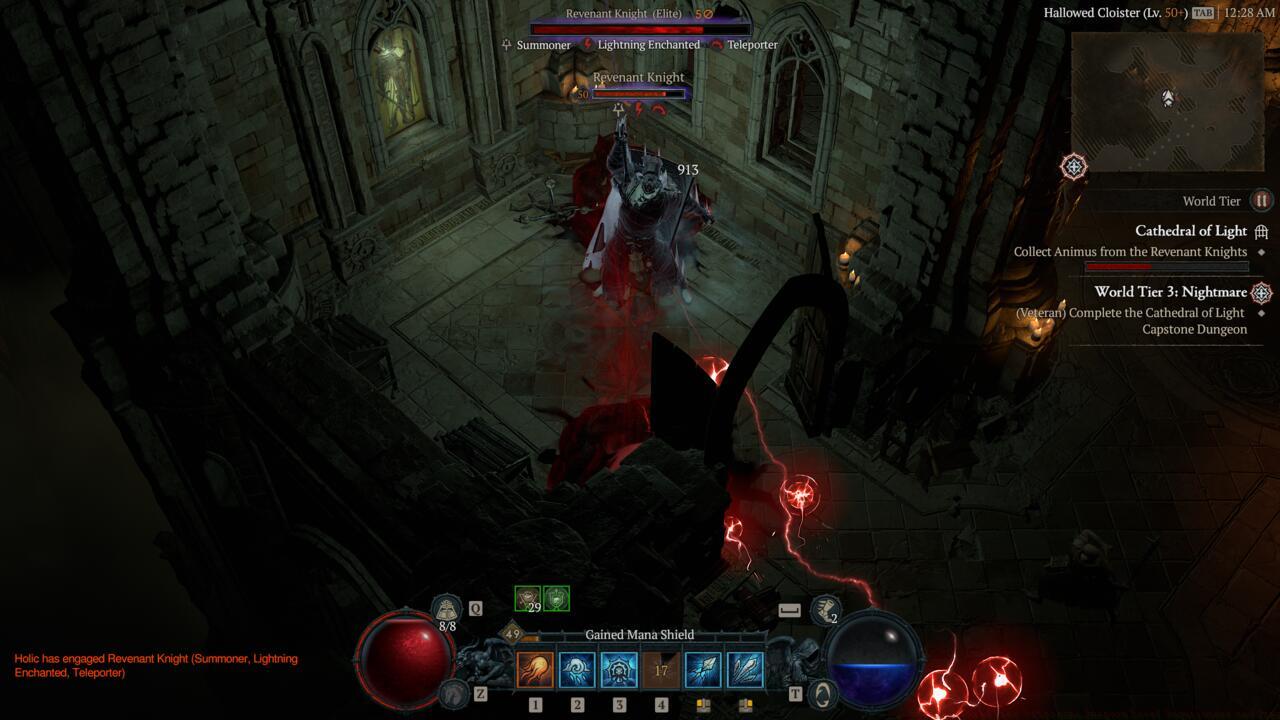Check the green shield buff icon
1280x720 pixels.
[x=557, y=596]
